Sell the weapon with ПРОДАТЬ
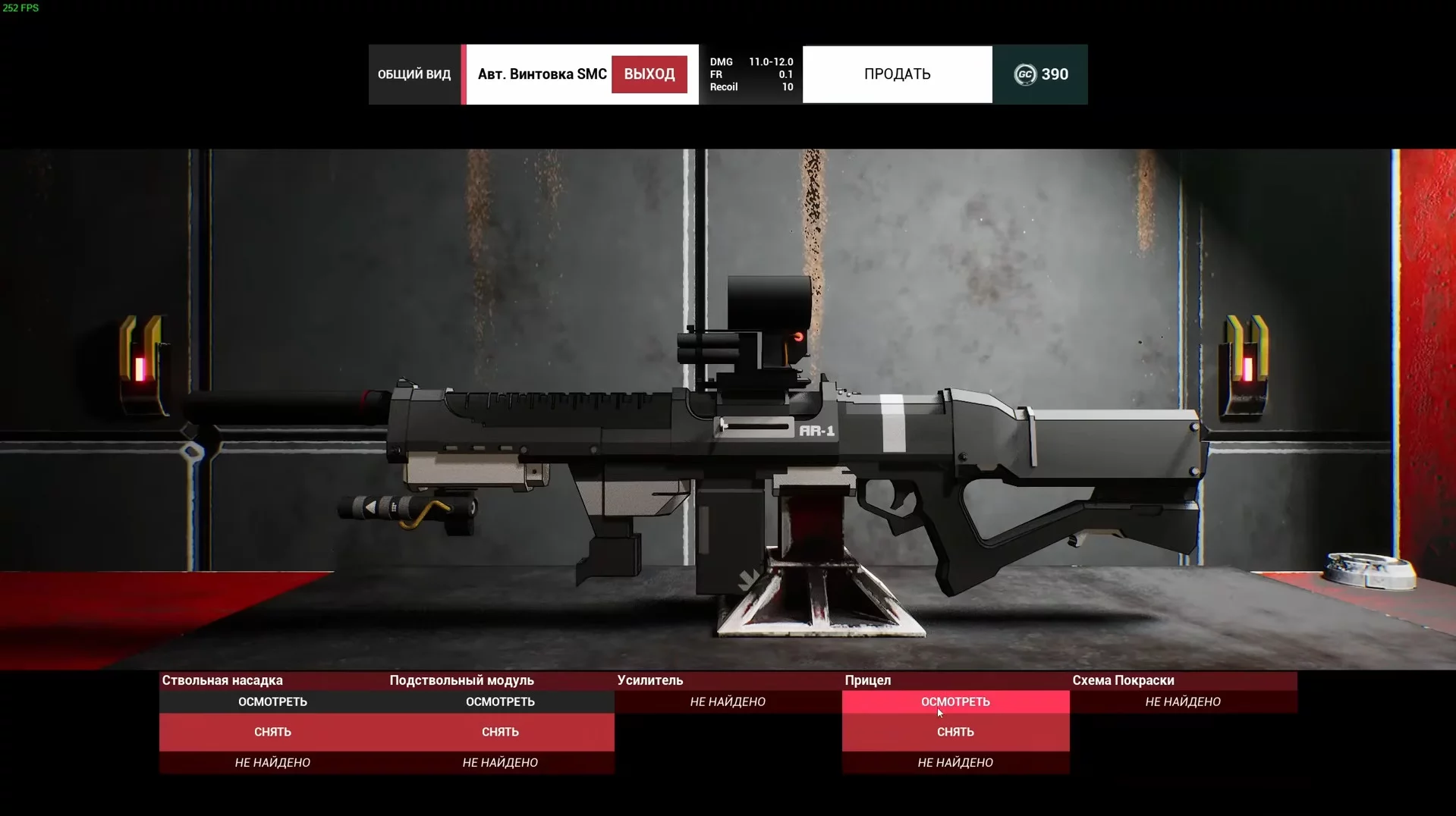 897,74
